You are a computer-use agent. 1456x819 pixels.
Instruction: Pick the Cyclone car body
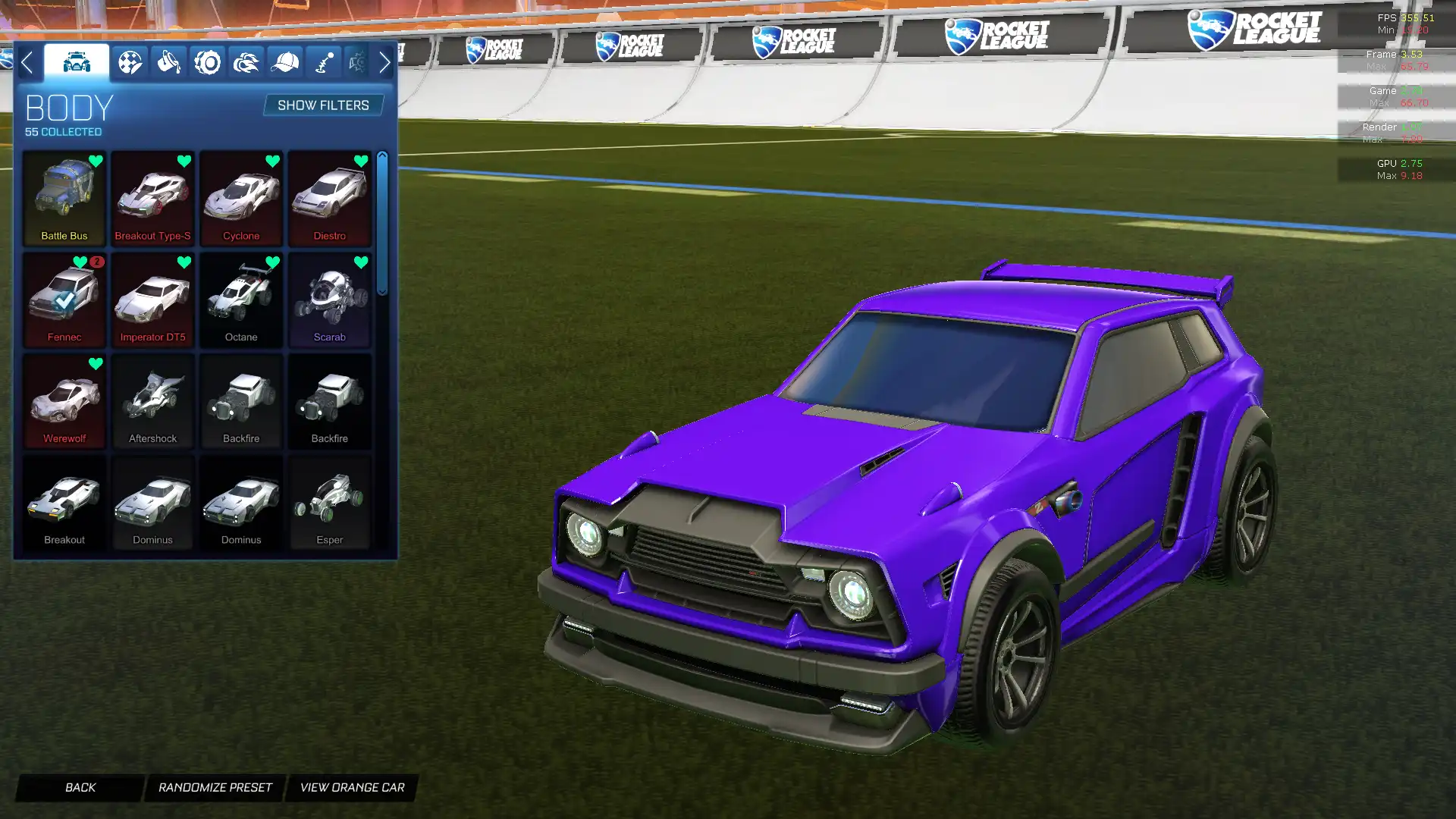coord(241,199)
